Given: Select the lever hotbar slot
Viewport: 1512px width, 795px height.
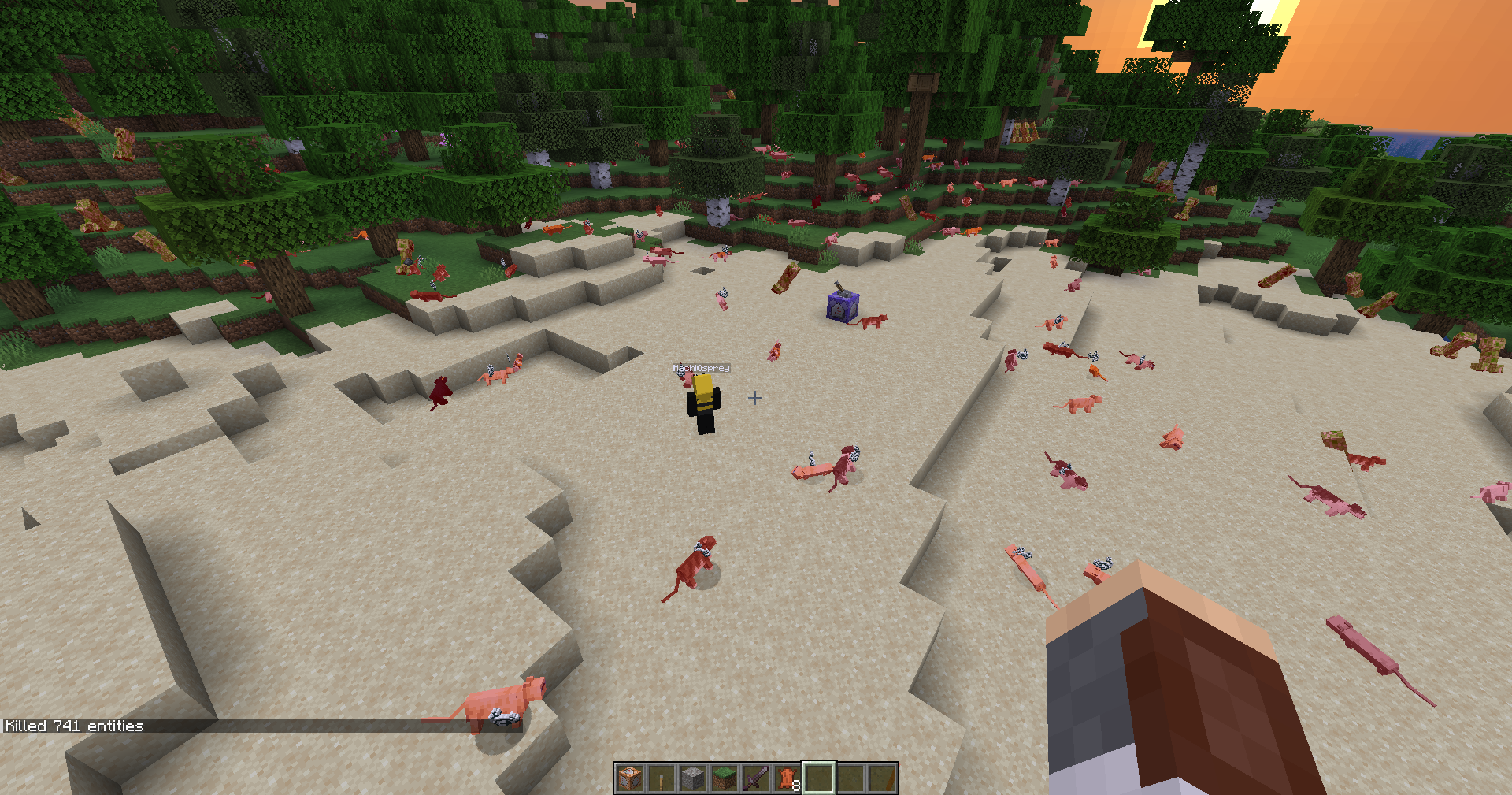Looking at the screenshot, I should [661, 778].
